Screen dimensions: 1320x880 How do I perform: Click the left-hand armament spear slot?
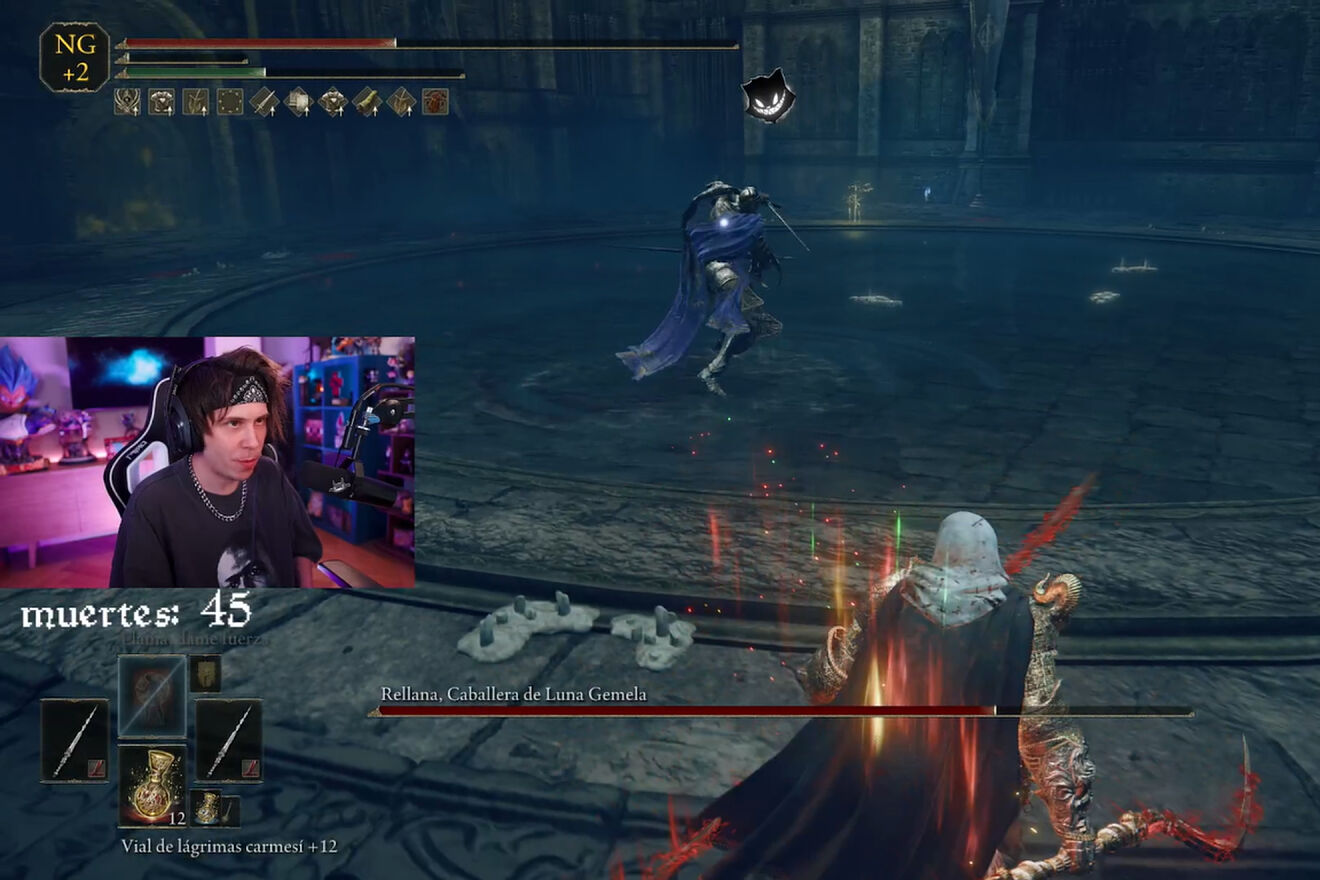tap(75, 740)
